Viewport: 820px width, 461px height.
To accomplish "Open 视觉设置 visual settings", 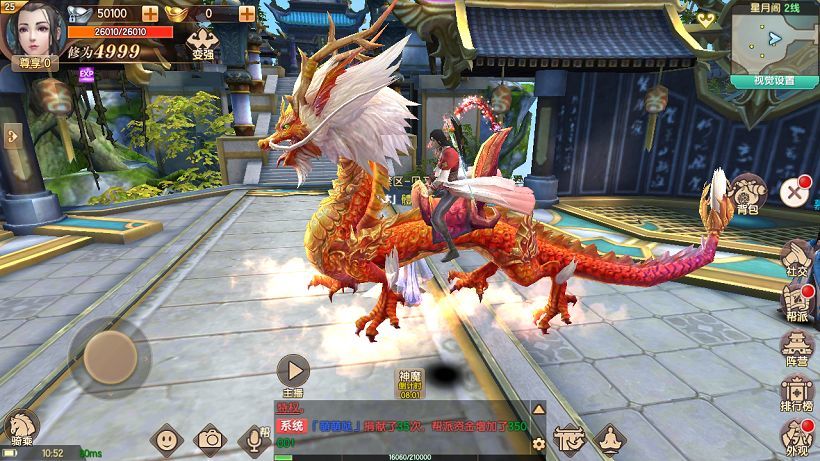I will tap(773, 80).
